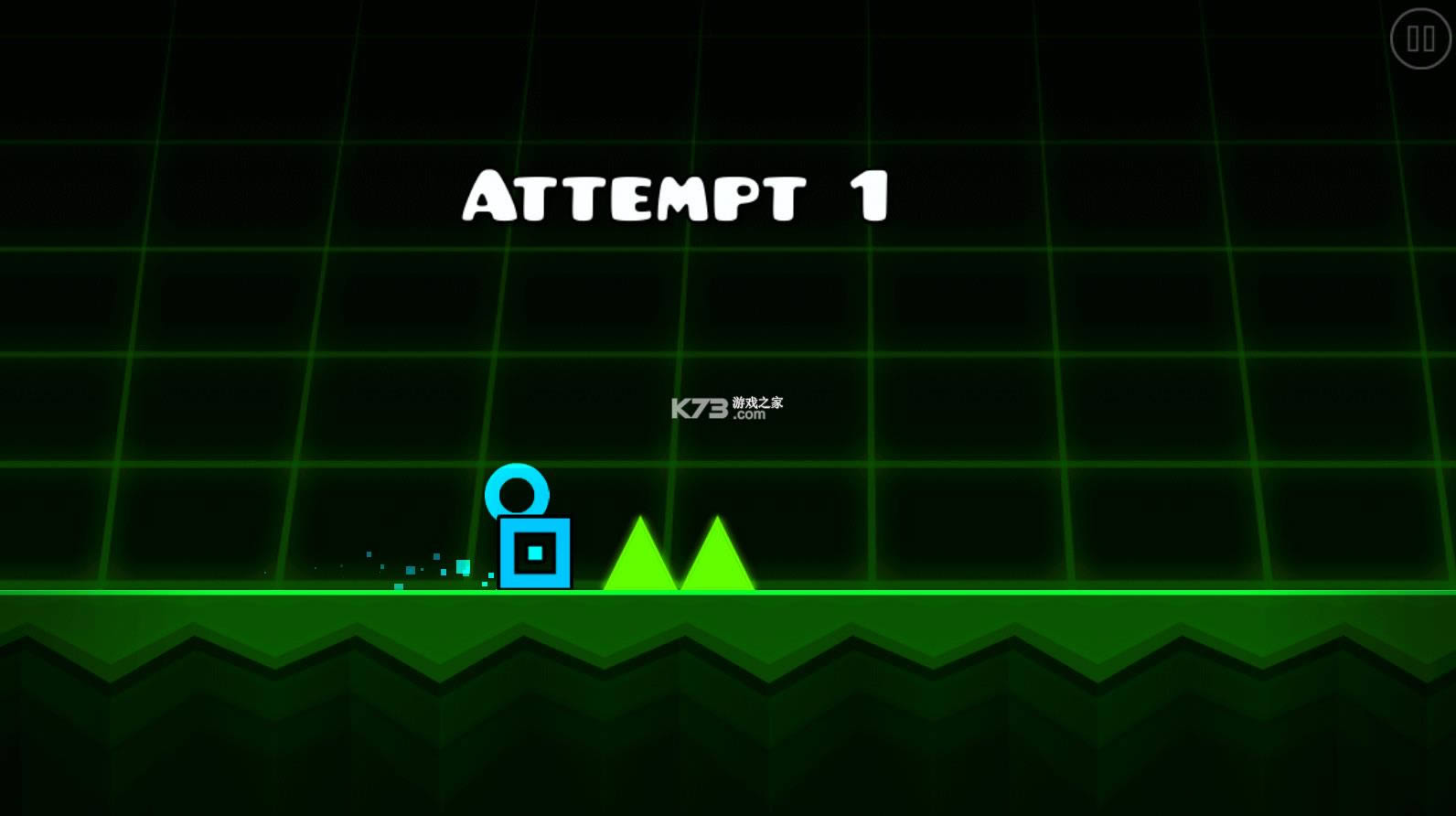Click the .com text under the watermark
This screenshot has height=816, width=1456.
[748, 413]
